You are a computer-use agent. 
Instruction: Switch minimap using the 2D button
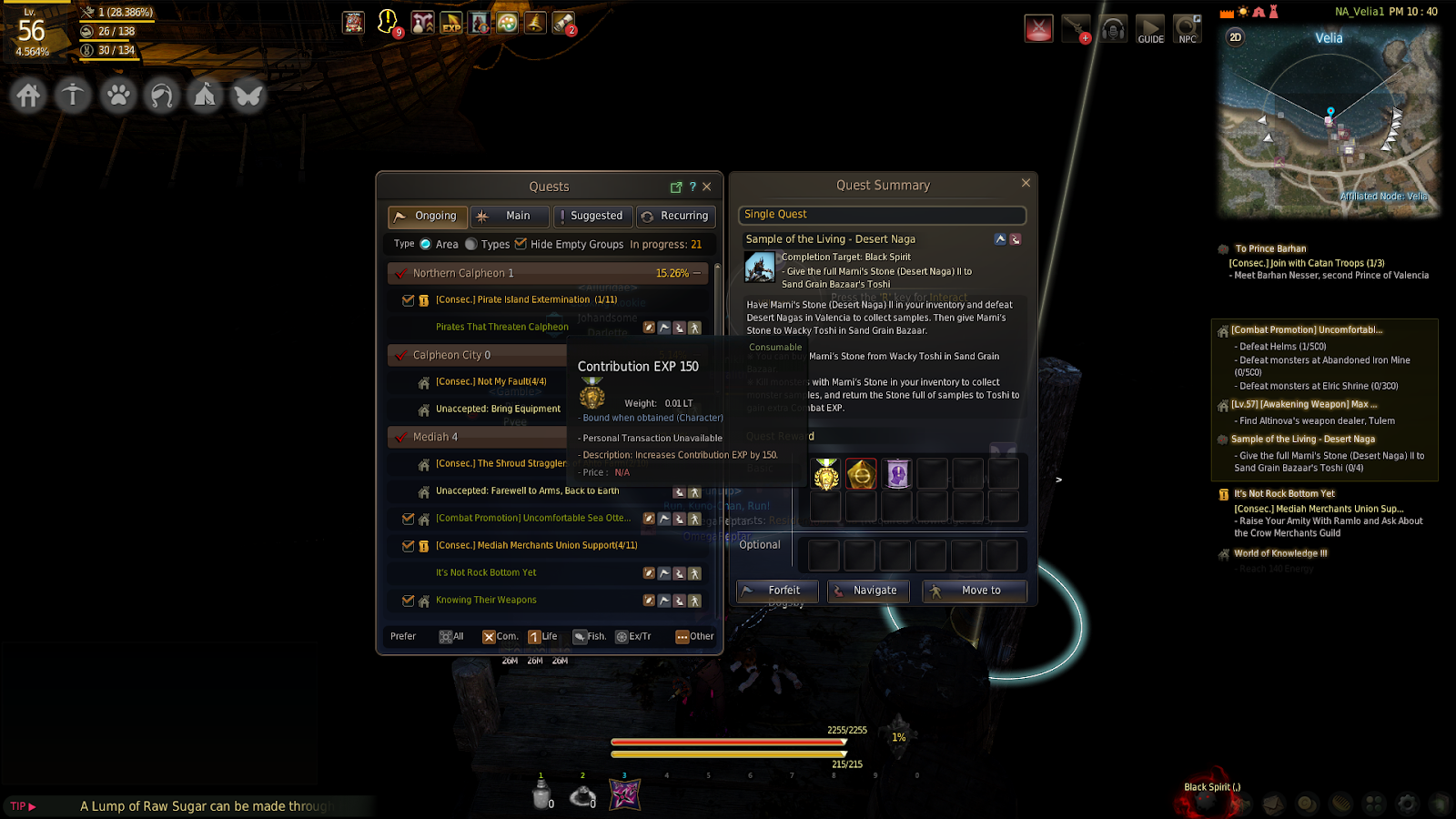coord(1235,37)
